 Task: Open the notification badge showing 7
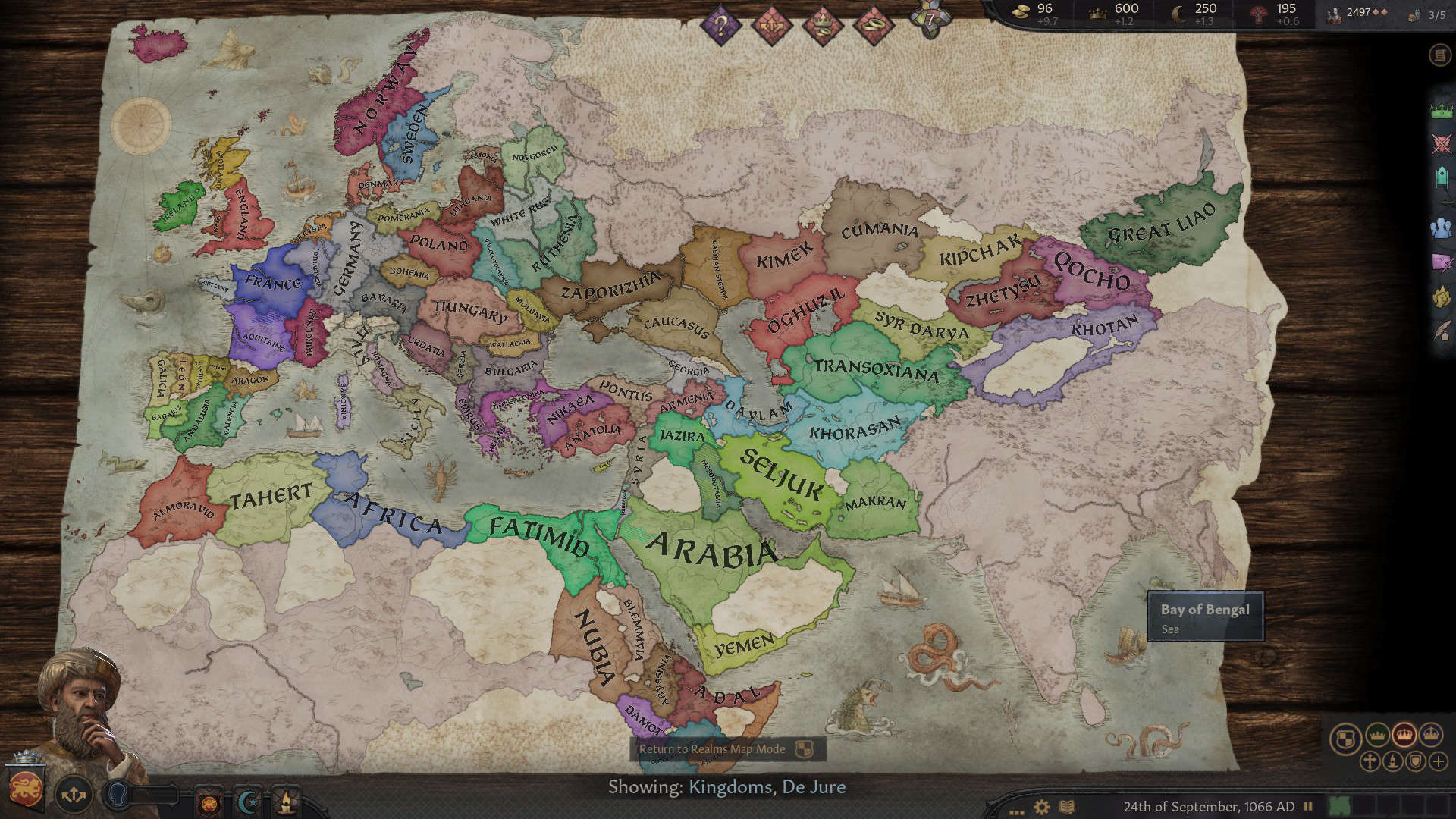931,19
